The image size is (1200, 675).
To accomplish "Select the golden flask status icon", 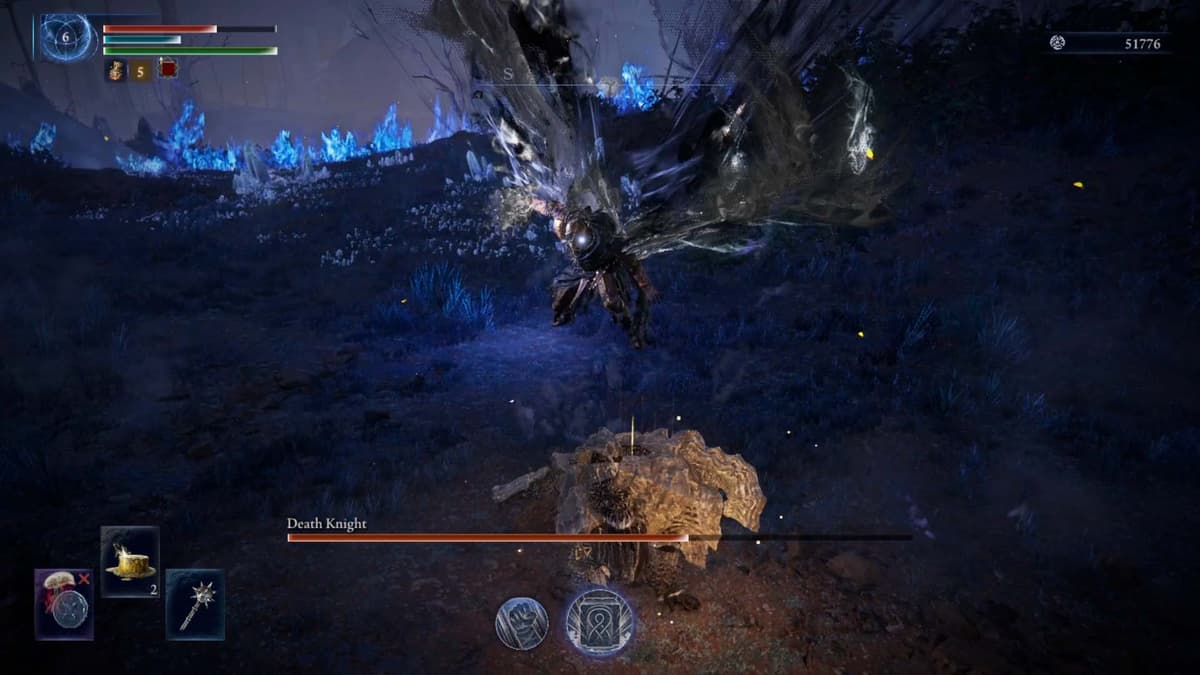I will (x=115, y=69).
